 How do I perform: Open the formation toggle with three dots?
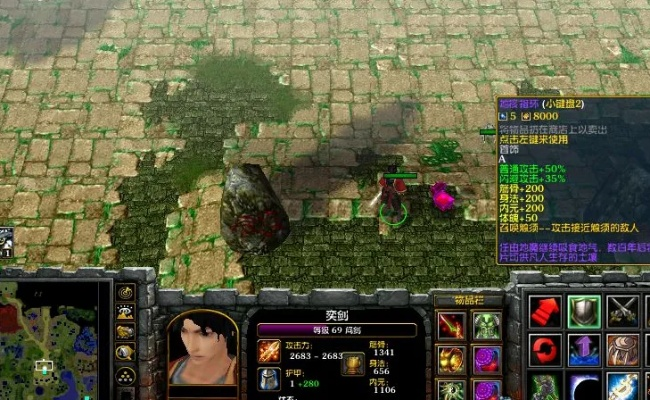pyautogui.click(x=126, y=376)
